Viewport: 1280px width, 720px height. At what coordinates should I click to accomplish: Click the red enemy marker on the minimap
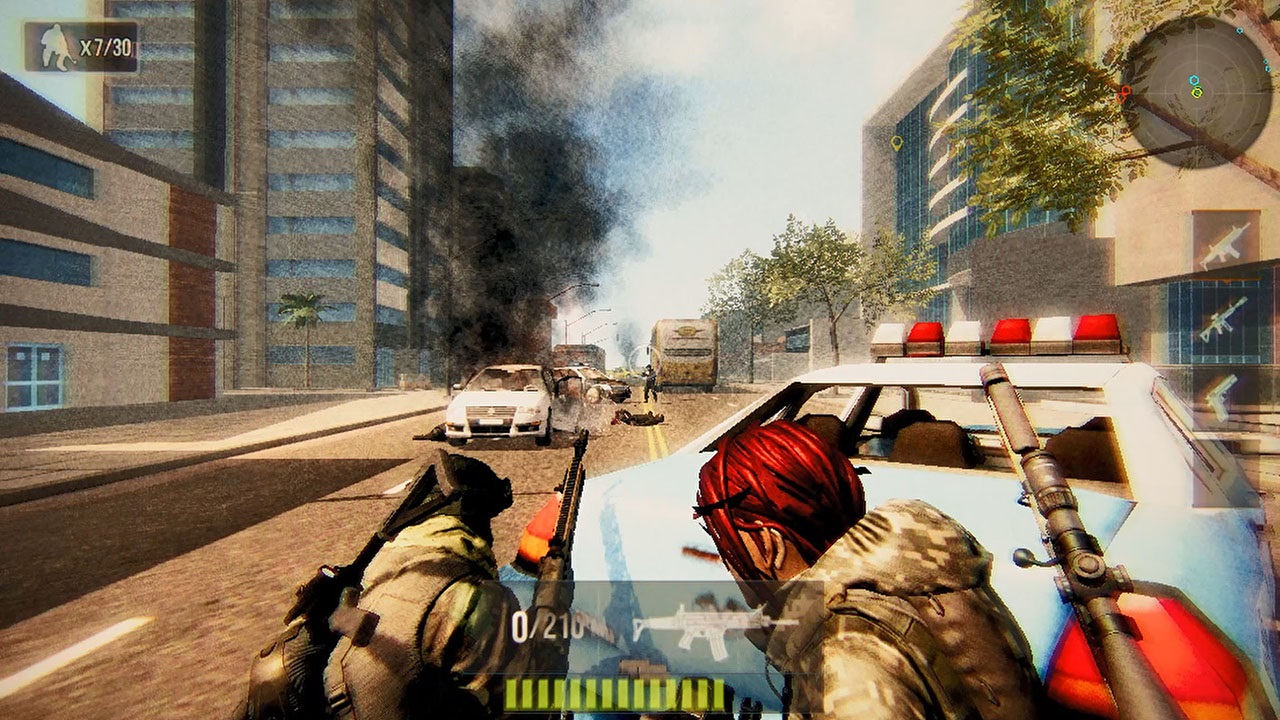point(1125,91)
